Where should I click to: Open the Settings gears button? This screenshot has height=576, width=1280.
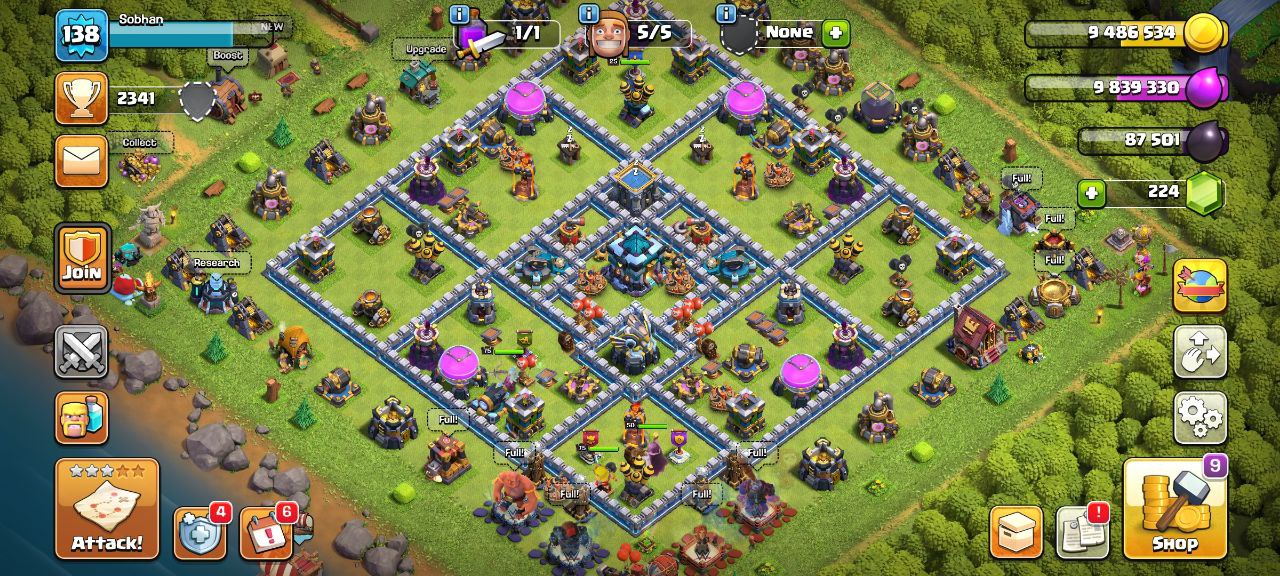1200,417
